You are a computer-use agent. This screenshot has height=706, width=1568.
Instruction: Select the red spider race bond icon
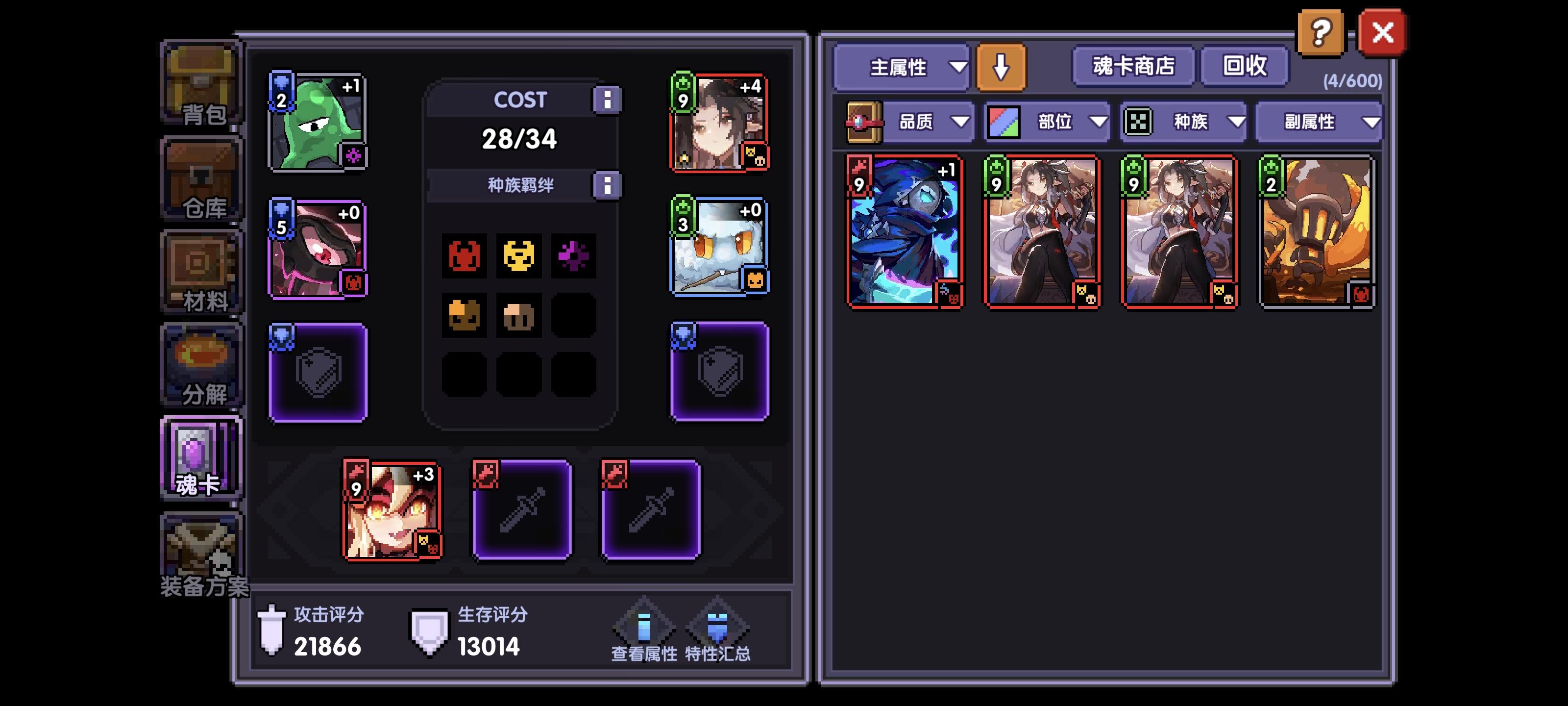(465, 256)
